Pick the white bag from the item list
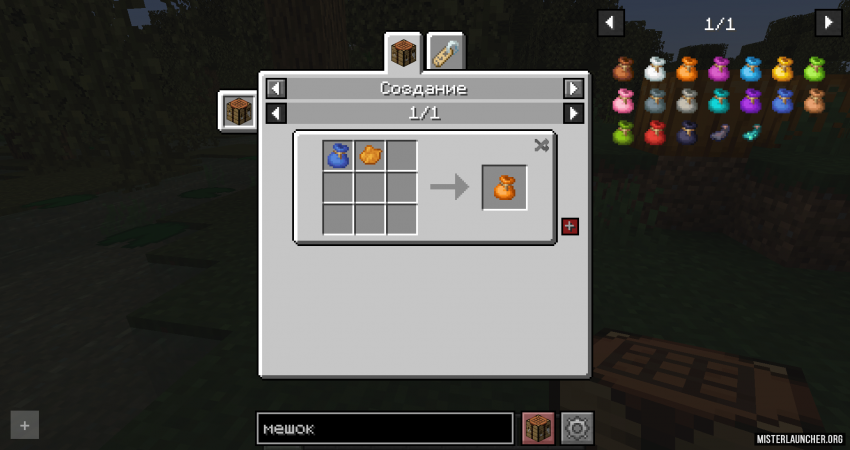 655,69
